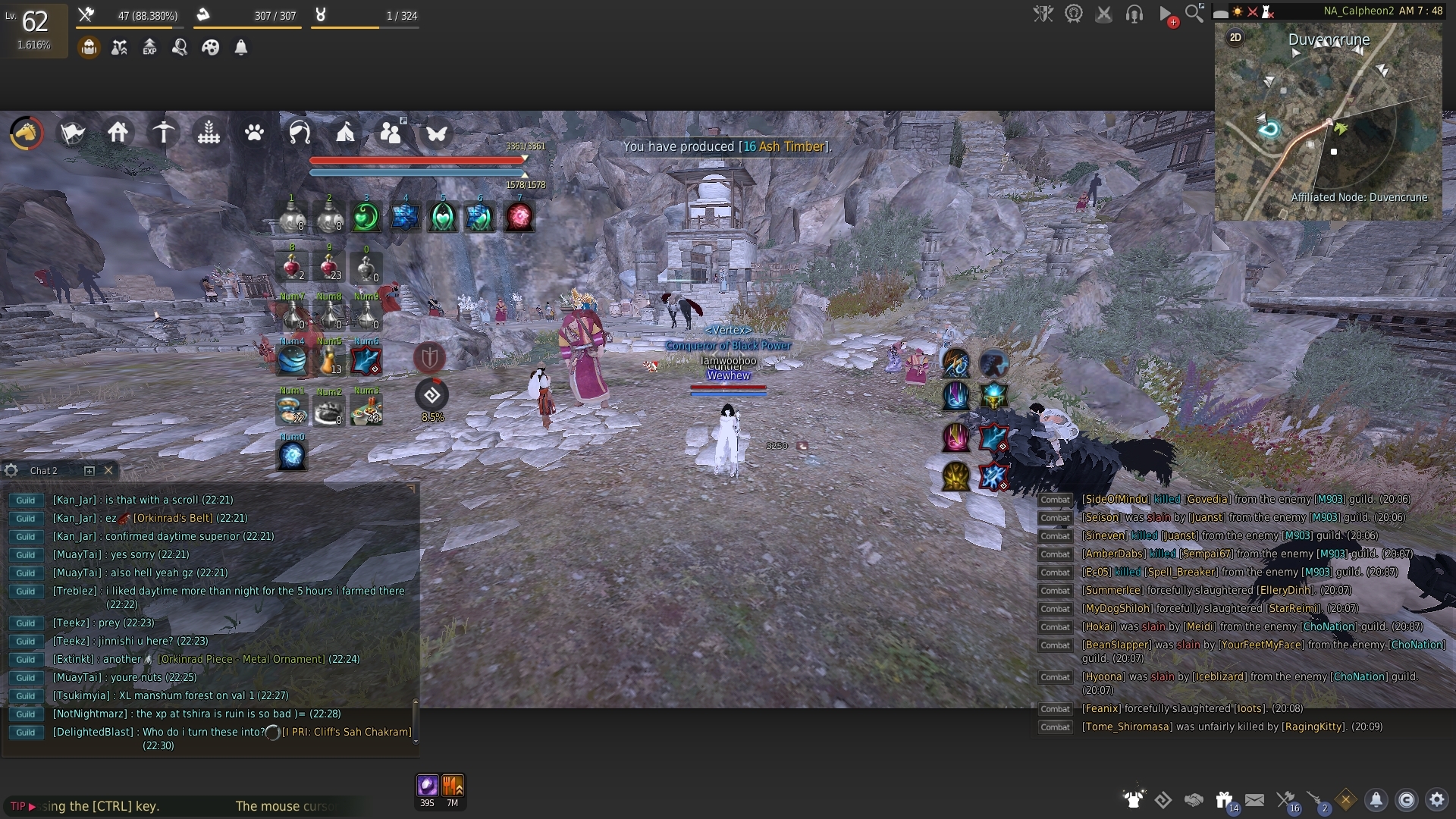The width and height of the screenshot is (1456, 819).
Task: Open the pet paw icon
Action: click(x=254, y=133)
